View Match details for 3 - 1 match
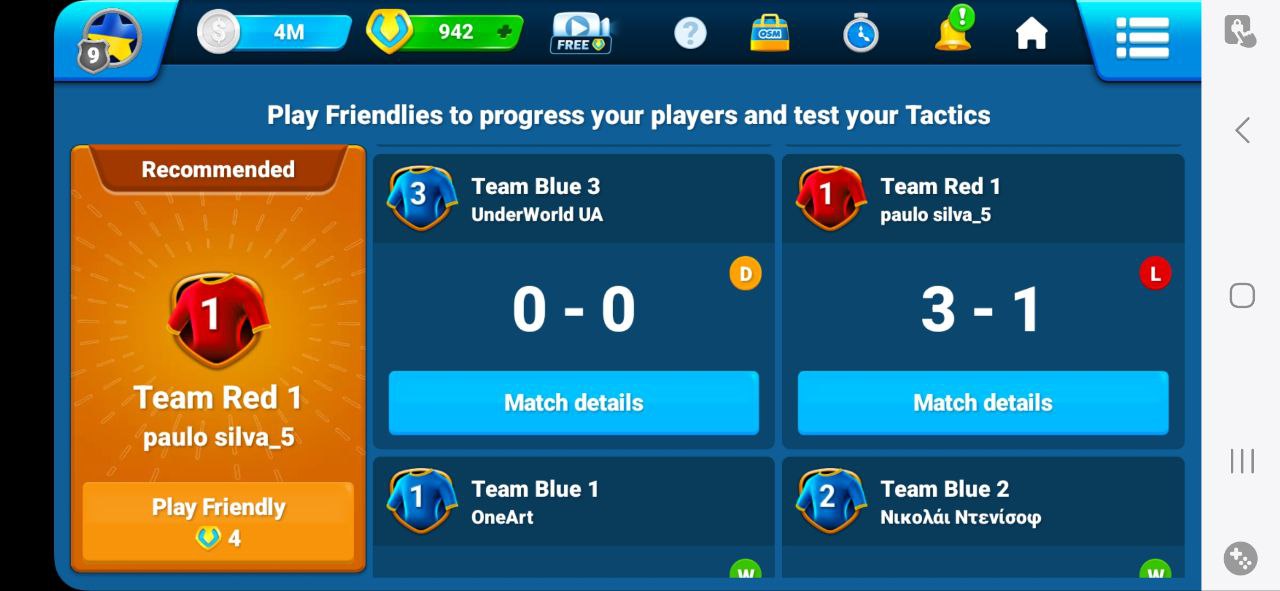The width and height of the screenshot is (1280, 591). [x=982, y=403]
